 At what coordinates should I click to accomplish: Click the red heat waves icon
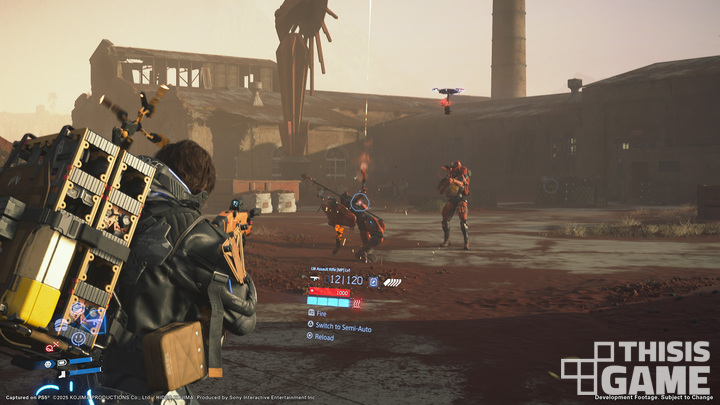(357, 303)
